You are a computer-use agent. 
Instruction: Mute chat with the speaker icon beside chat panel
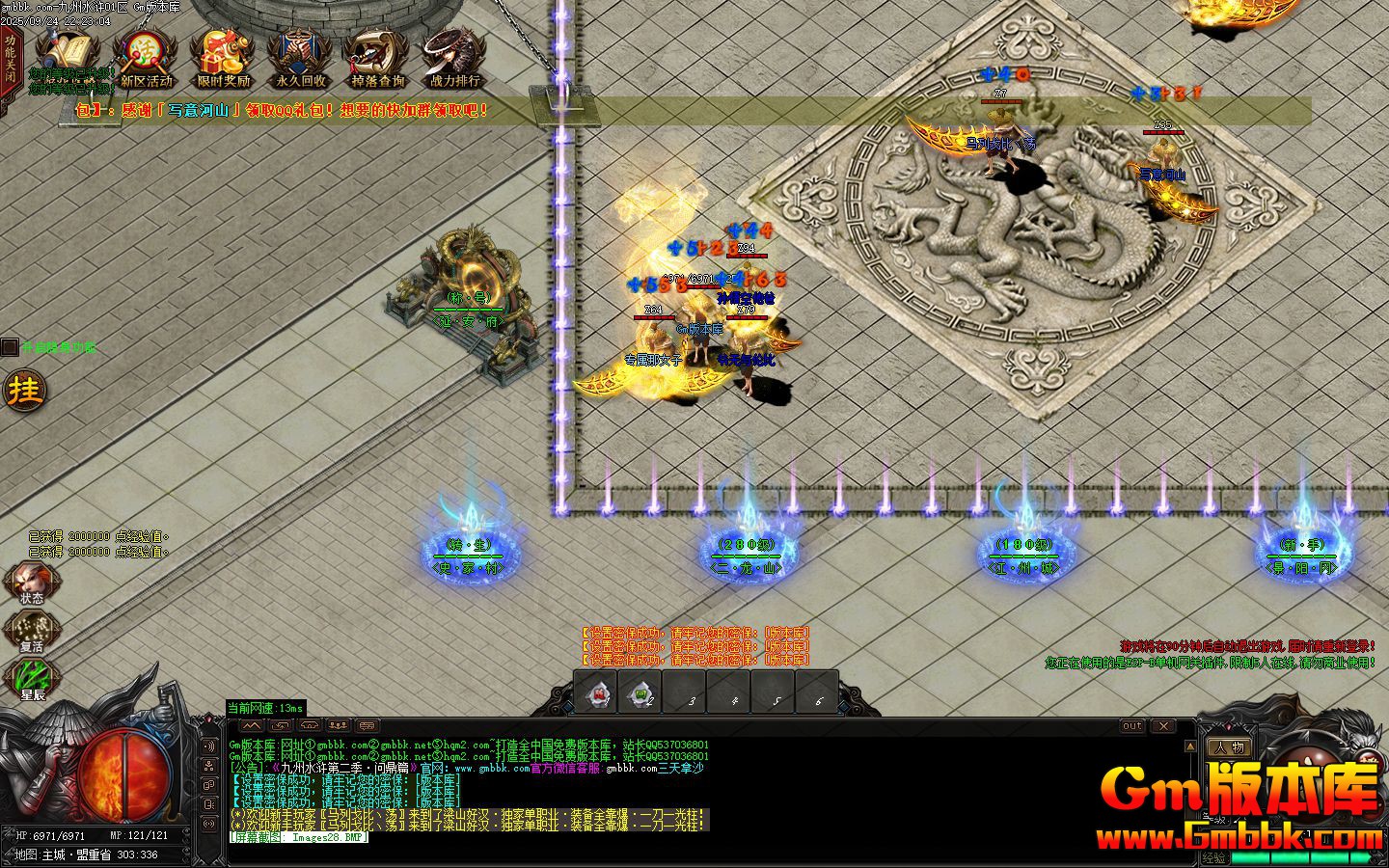pos(208,746)
